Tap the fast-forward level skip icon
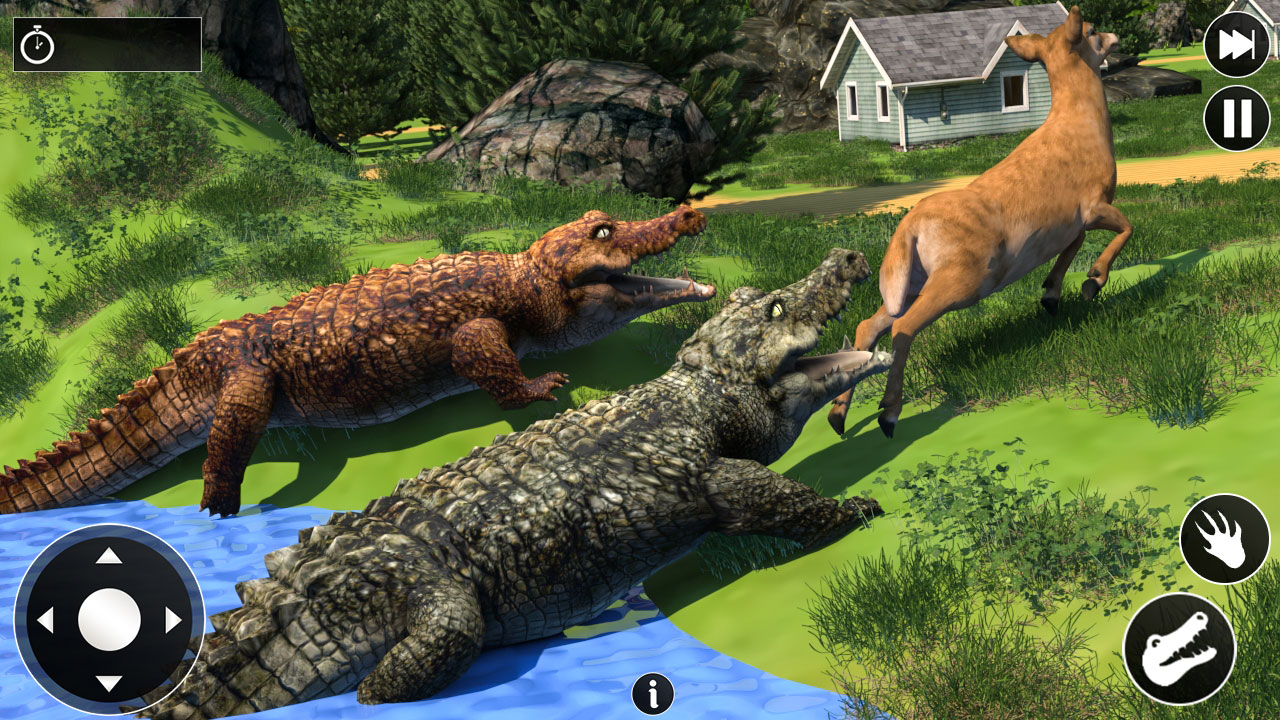The width and height of the screenshot is (1280, 720). click(1237, 44)
